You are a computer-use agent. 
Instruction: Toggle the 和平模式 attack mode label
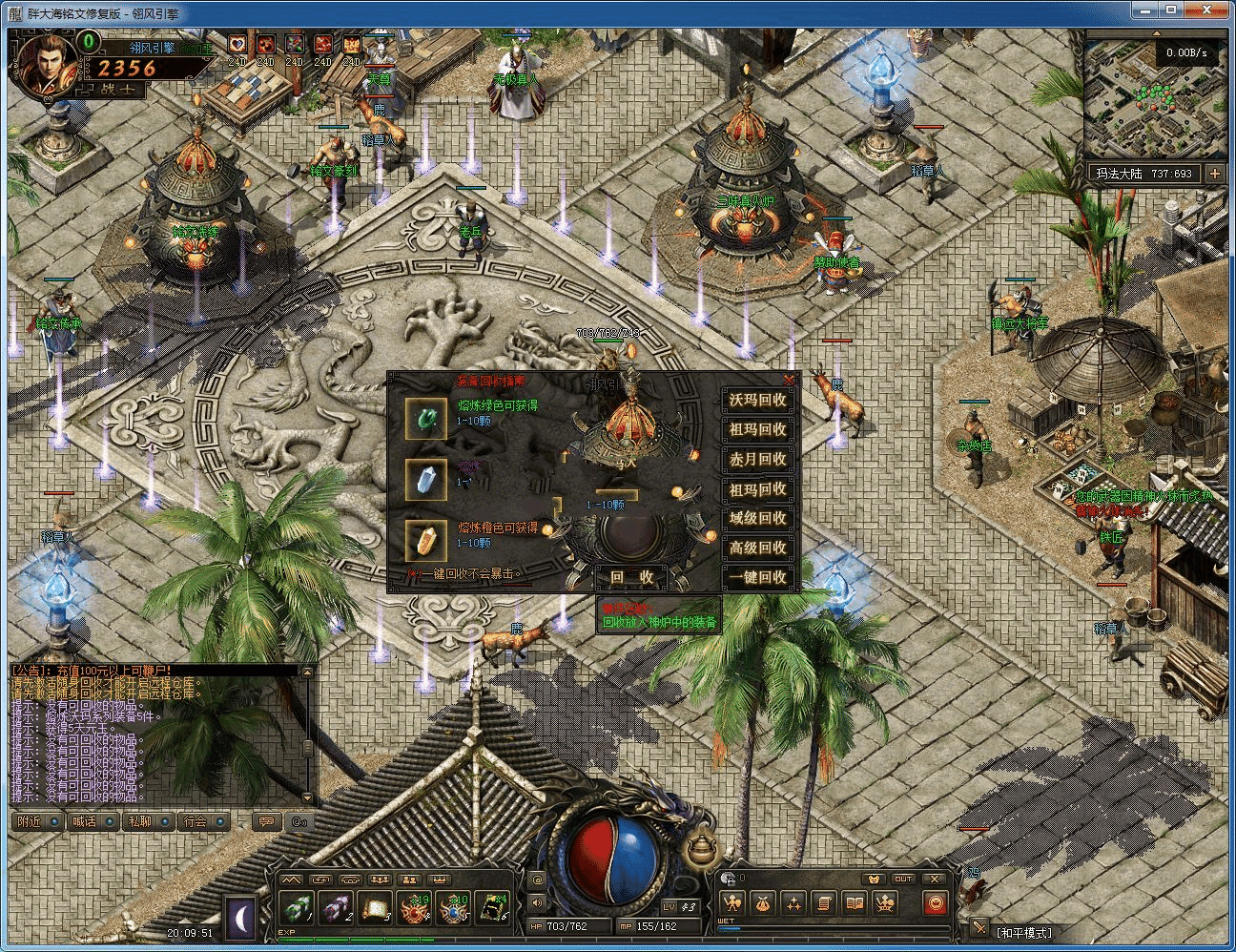pos(1023,932)
